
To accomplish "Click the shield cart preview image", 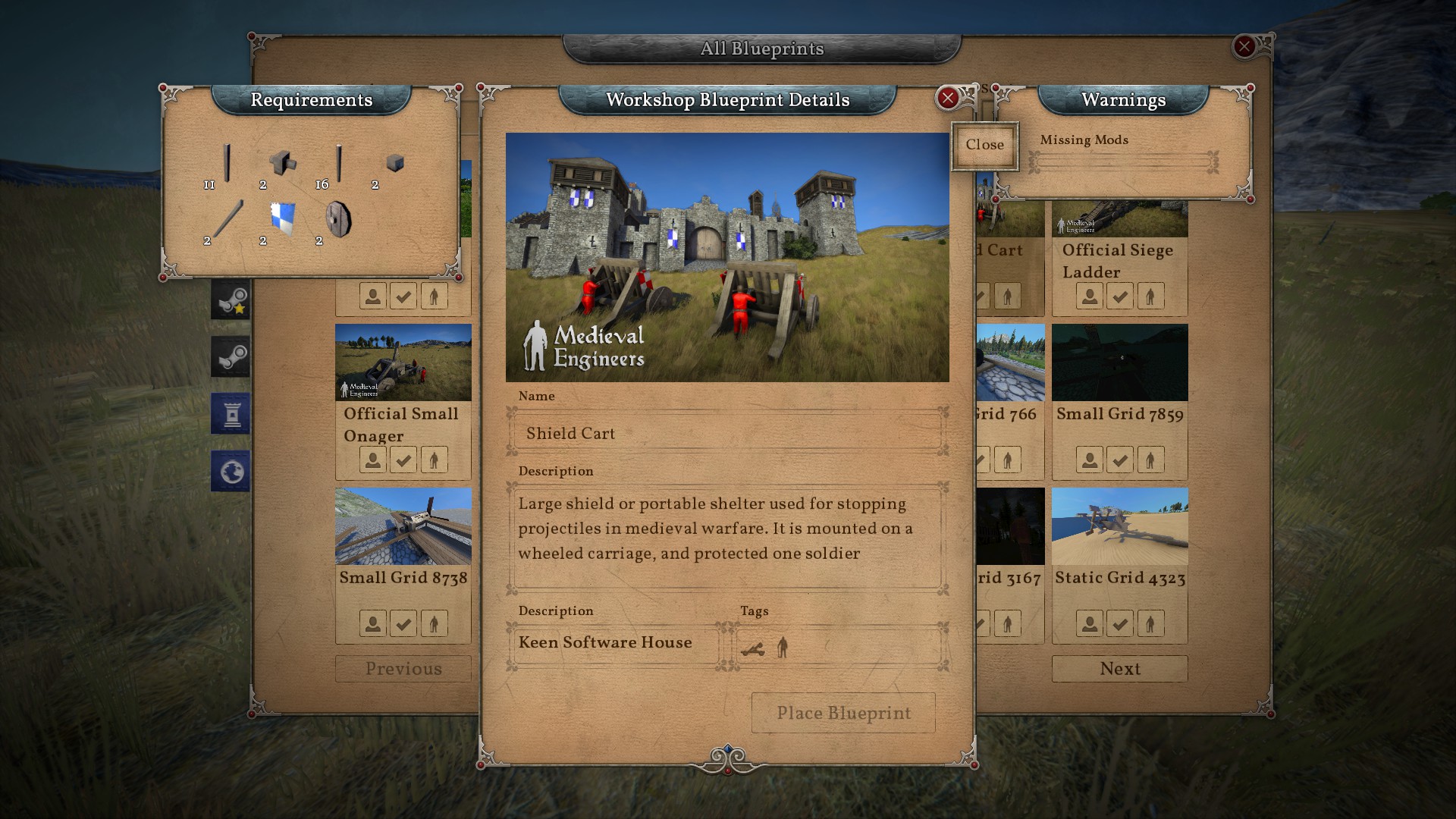I will [726, 257].
